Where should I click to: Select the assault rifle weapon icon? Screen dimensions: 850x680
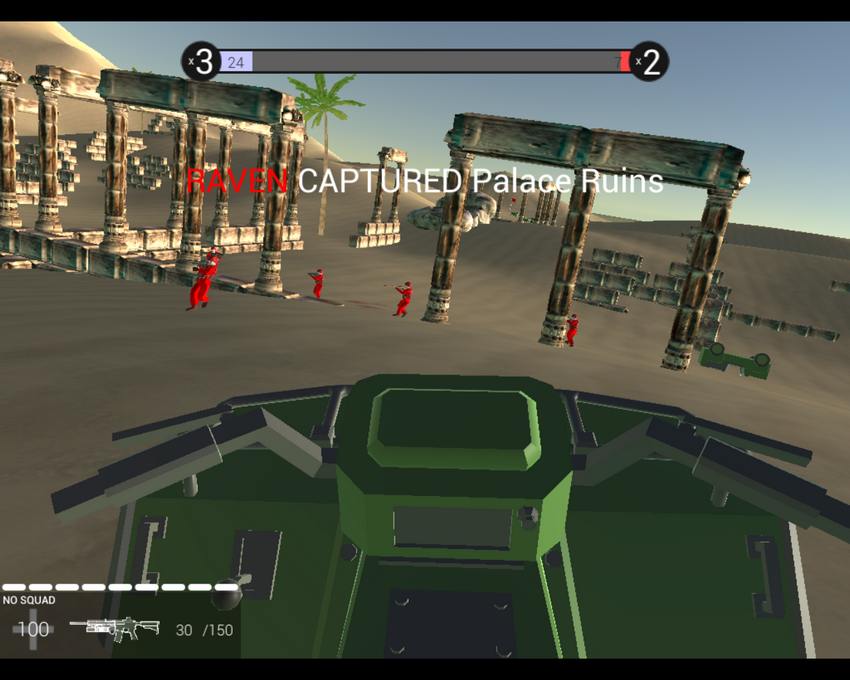pyautogui.click(x=115, y=628)
